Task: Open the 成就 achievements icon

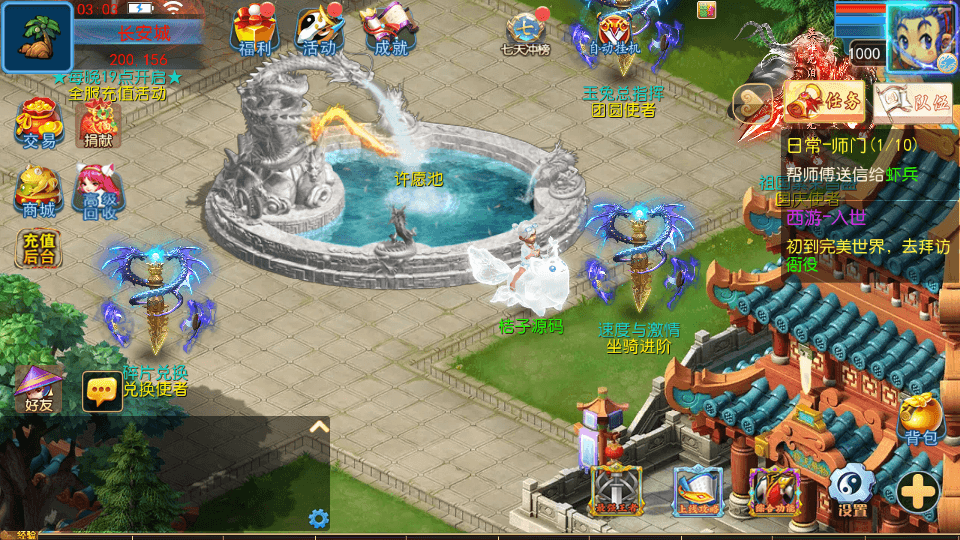Action: 387,28
